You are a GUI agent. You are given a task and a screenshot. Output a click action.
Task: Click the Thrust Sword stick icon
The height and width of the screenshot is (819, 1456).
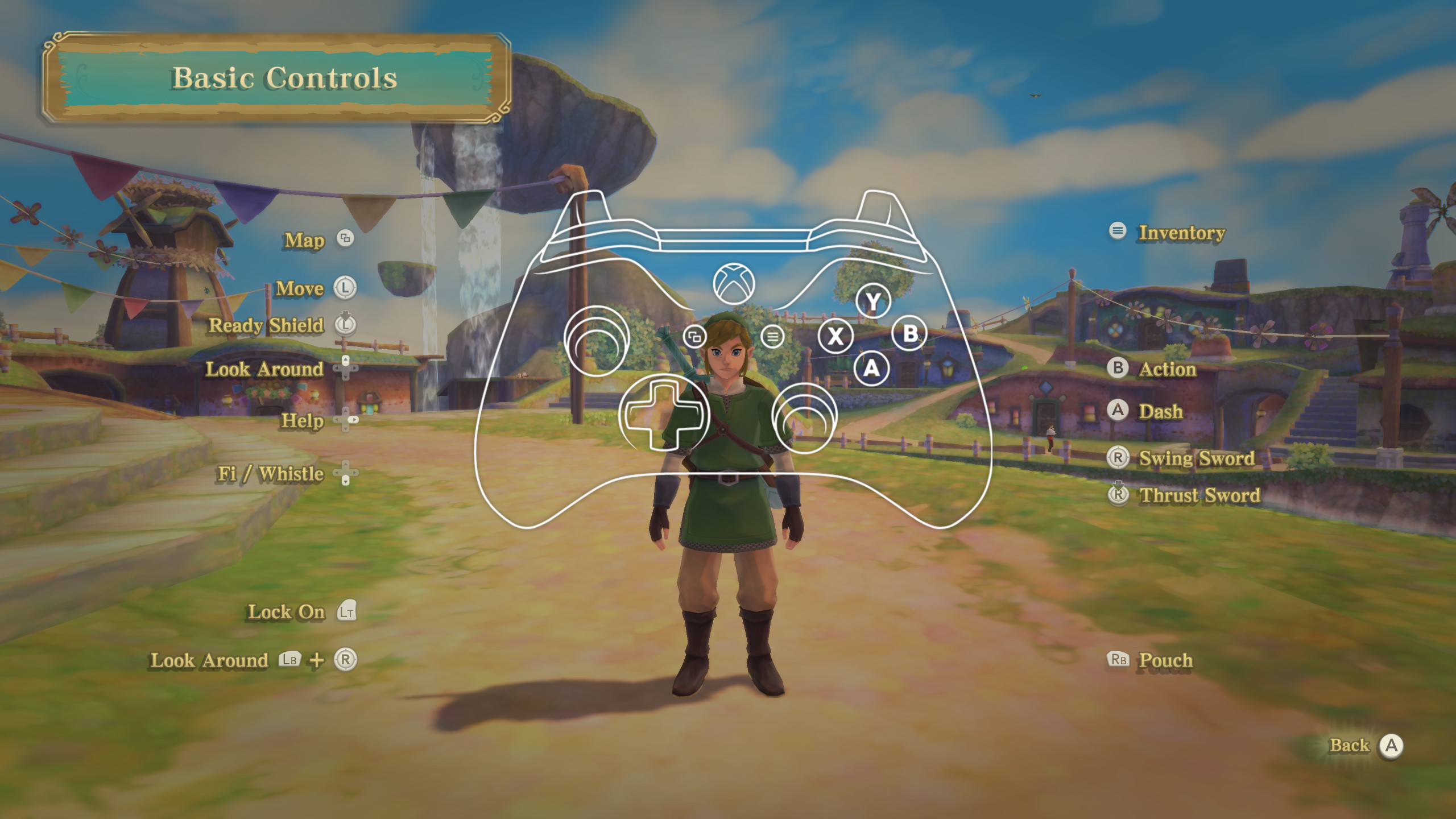point(1118,495)
